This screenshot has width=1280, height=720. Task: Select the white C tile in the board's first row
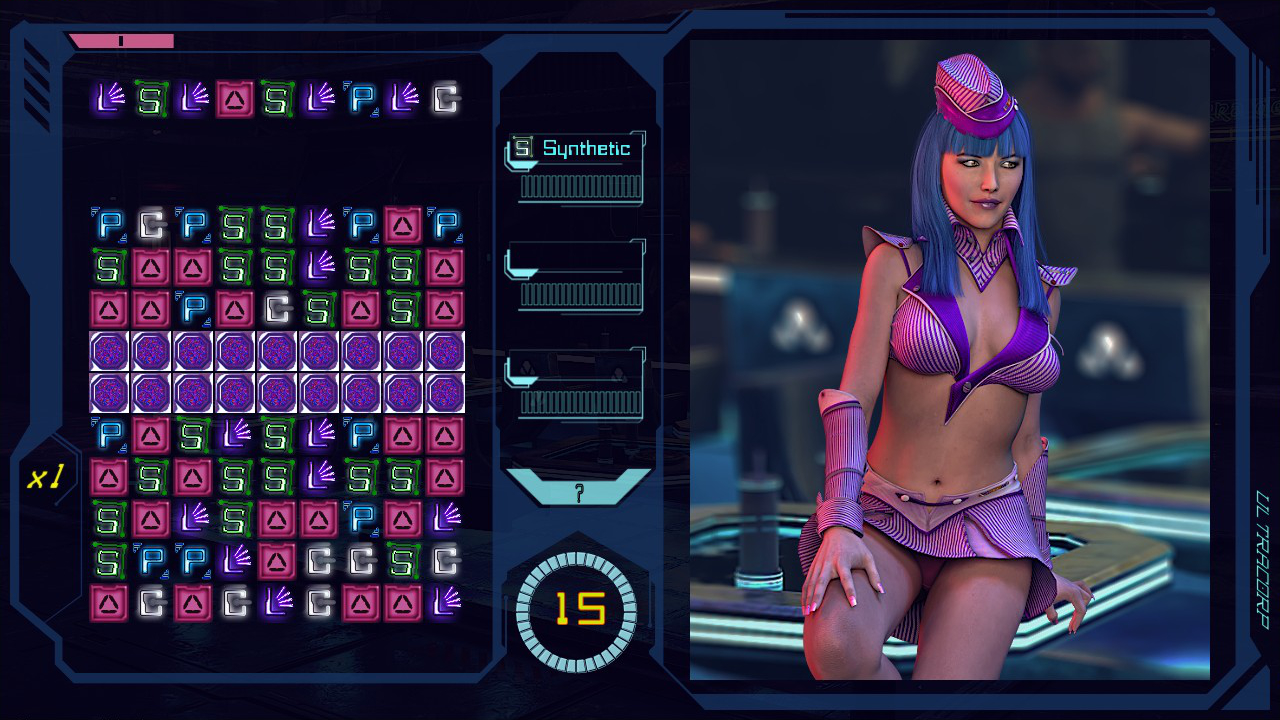(151, 226)
